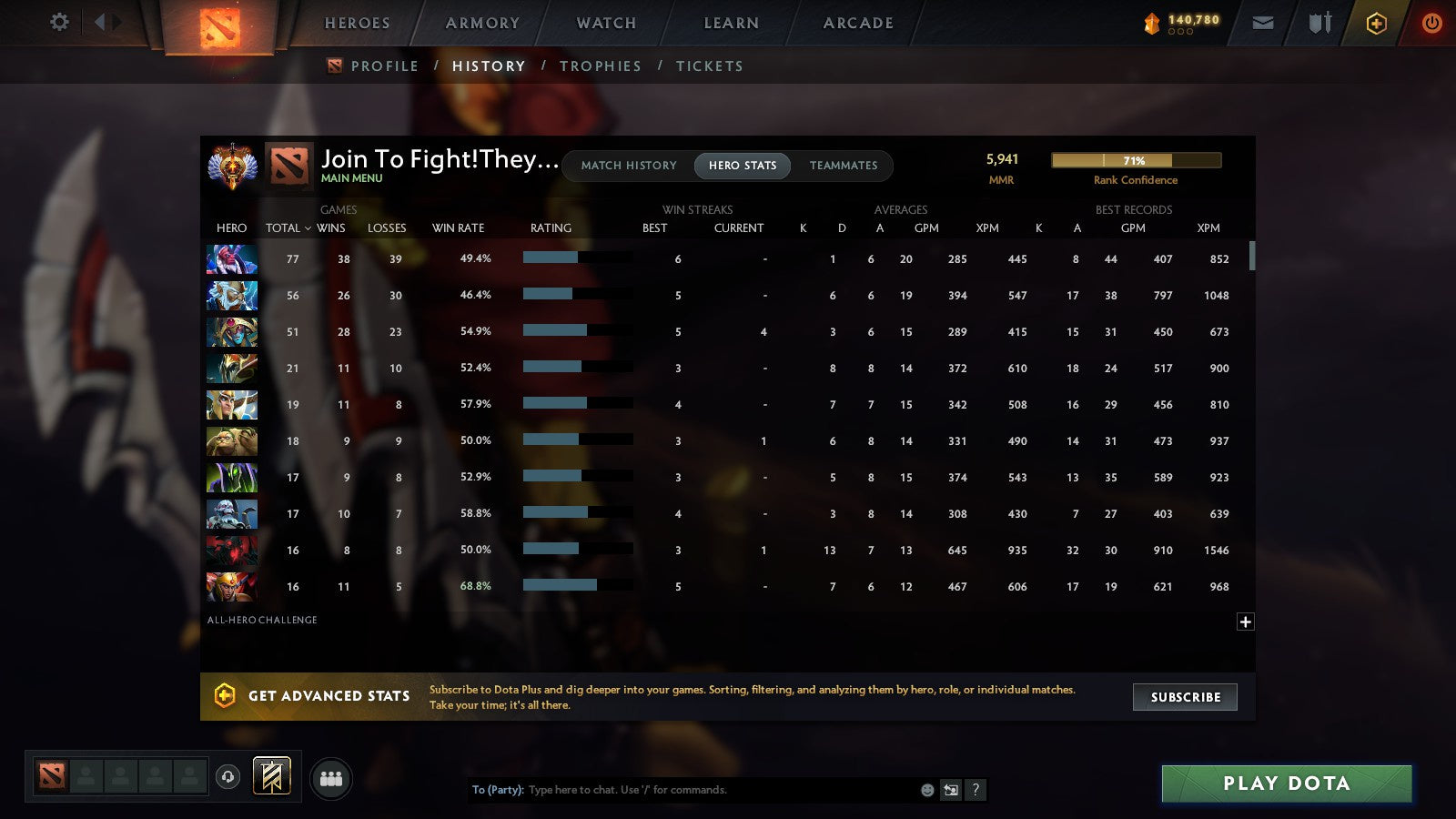
Task: Expand the All-Hero Challenge plus control
Action: [1245, 622]
